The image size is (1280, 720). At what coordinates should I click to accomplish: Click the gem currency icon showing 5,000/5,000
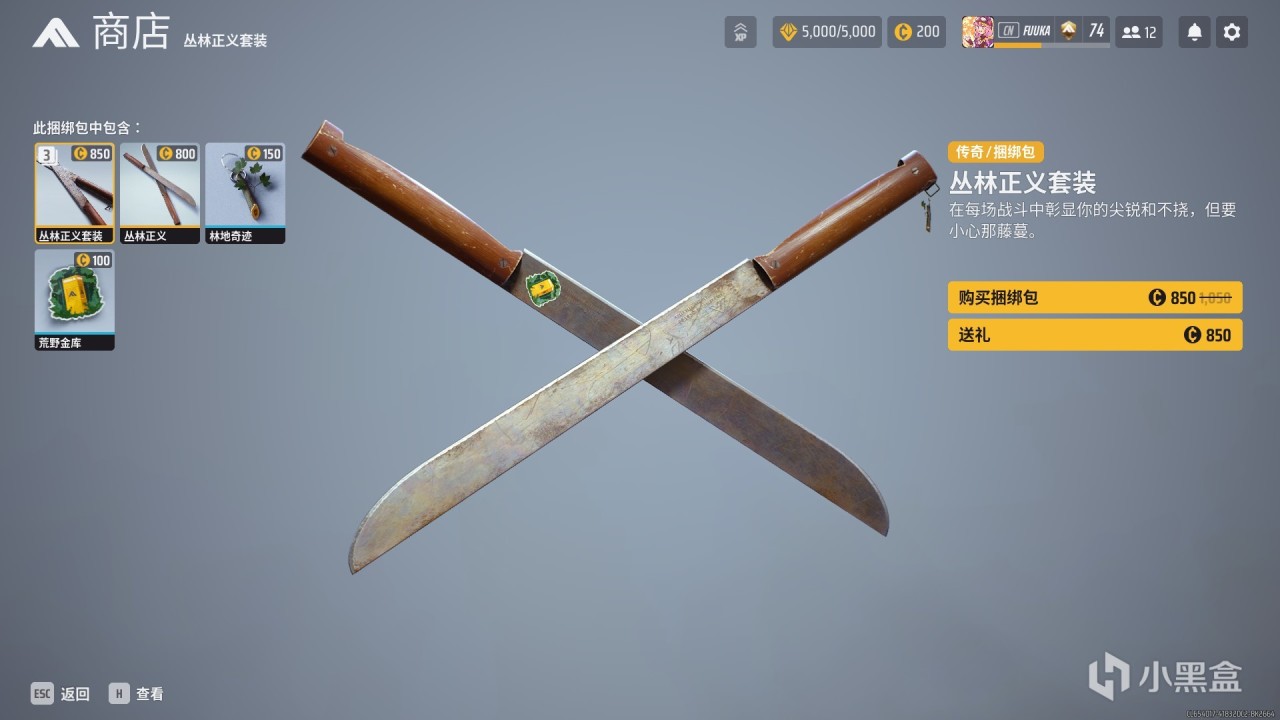[x=826, y=31]
